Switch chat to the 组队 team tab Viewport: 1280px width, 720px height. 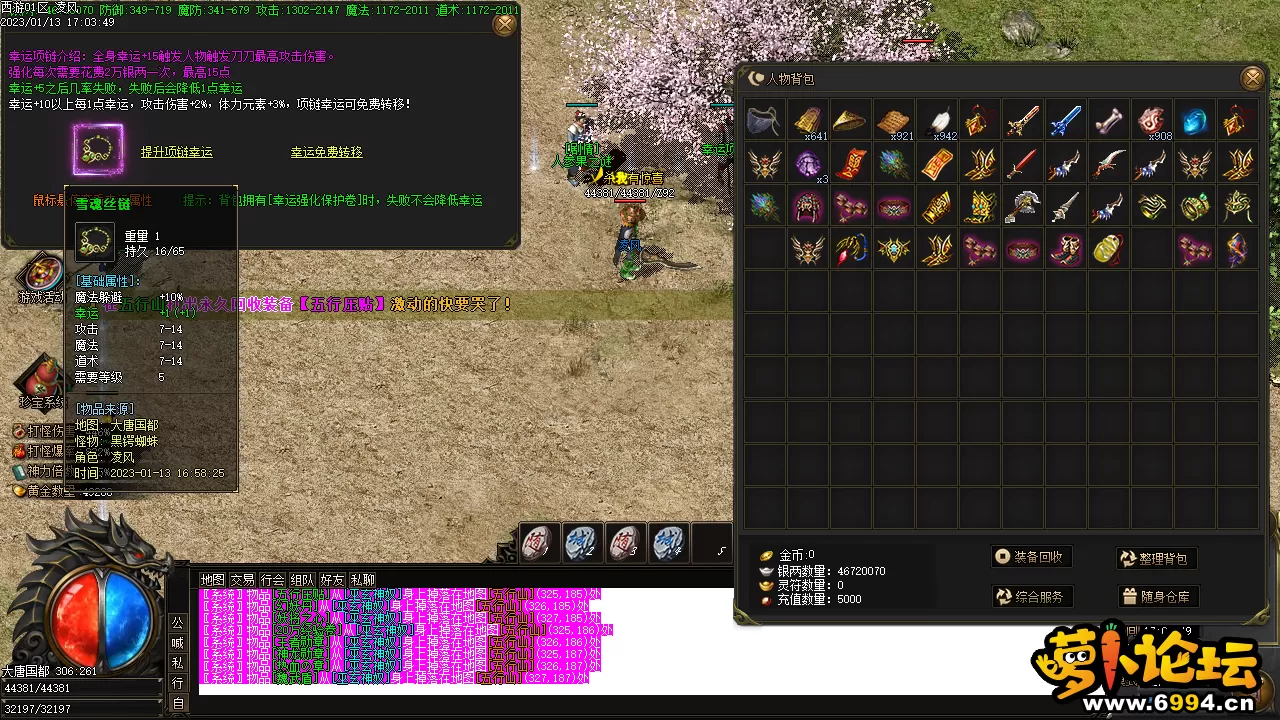tap(302, 580)
